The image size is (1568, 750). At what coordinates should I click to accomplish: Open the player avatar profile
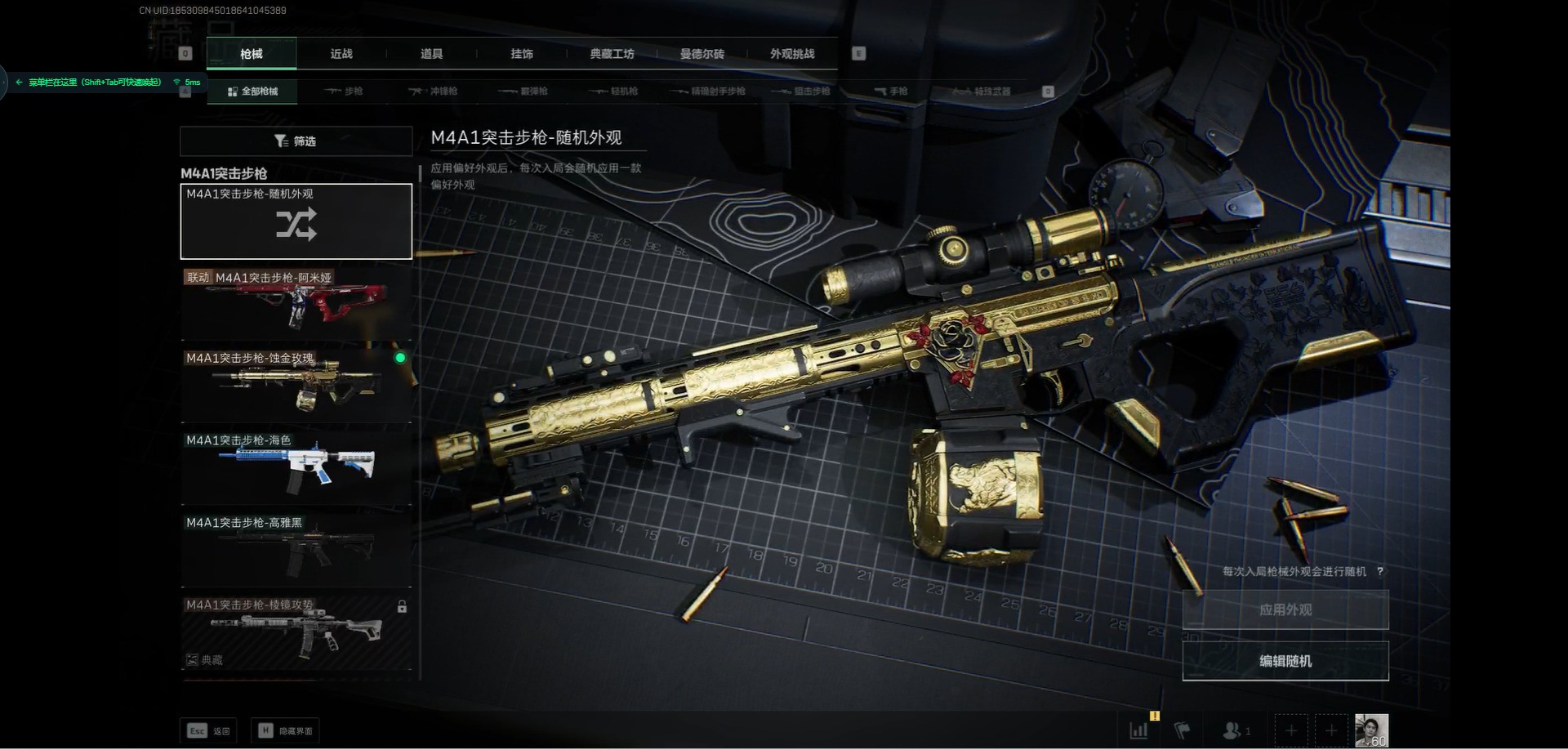(x=1371, y=730)
